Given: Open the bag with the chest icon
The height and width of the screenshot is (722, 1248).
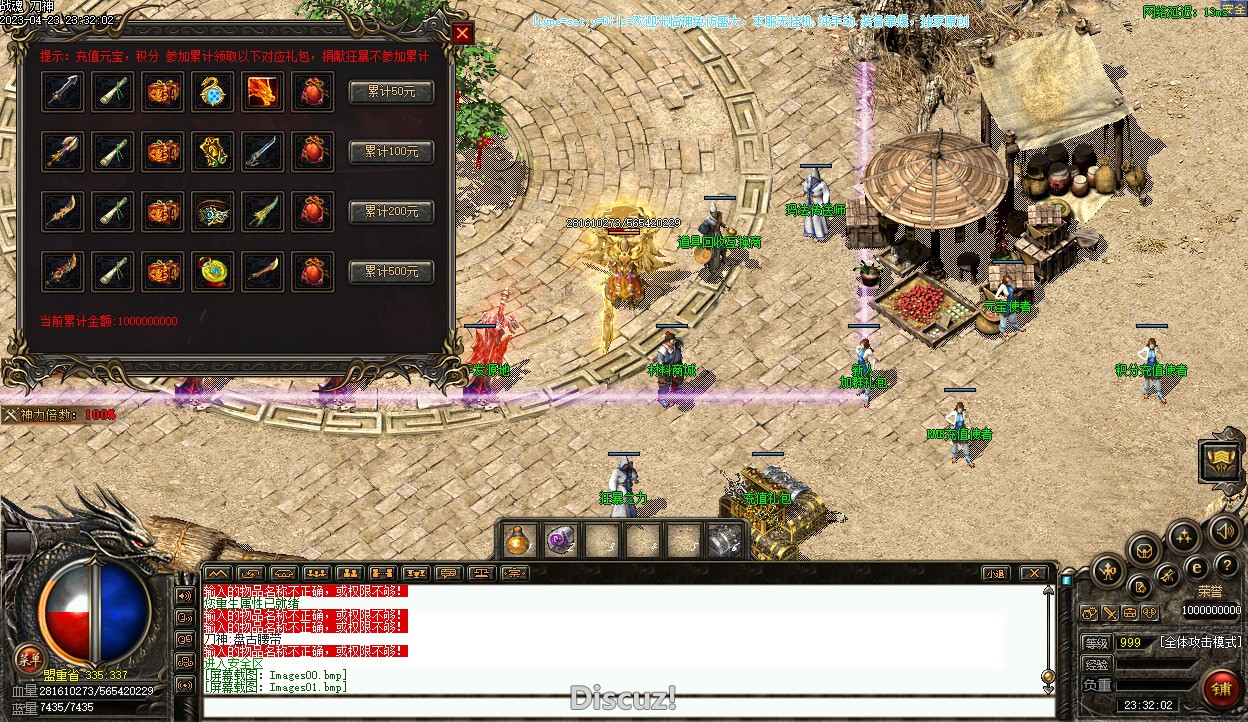Looking at the screenshot, I should (x=1144, y=549).
